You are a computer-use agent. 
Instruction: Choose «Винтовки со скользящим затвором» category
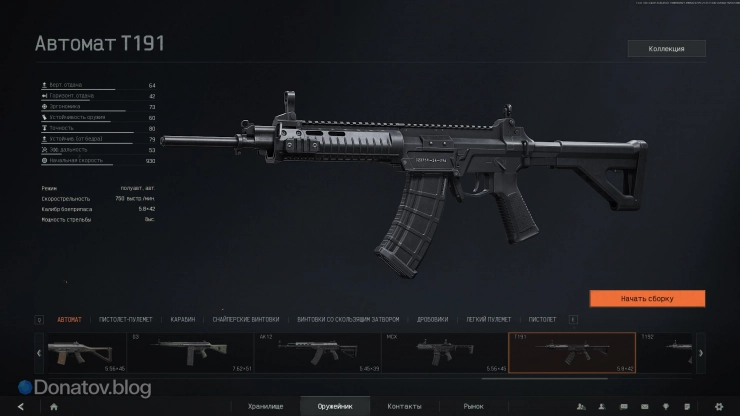pos(348,319)
